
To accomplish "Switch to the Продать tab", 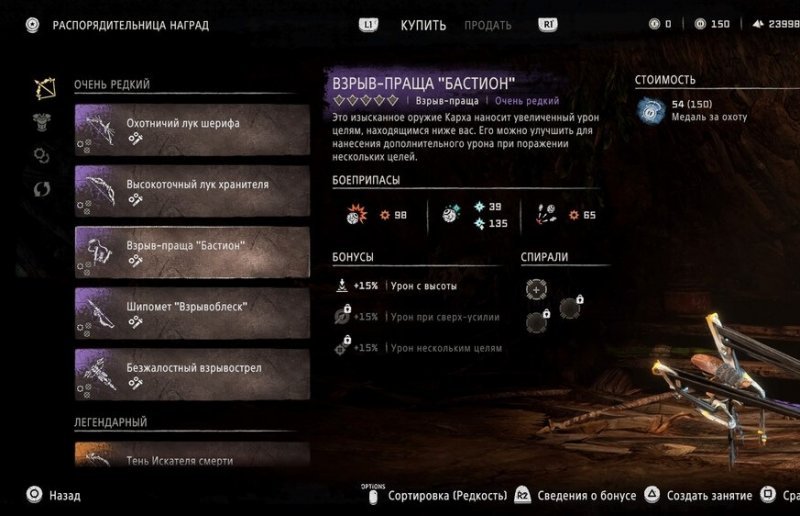I will 488,25.
